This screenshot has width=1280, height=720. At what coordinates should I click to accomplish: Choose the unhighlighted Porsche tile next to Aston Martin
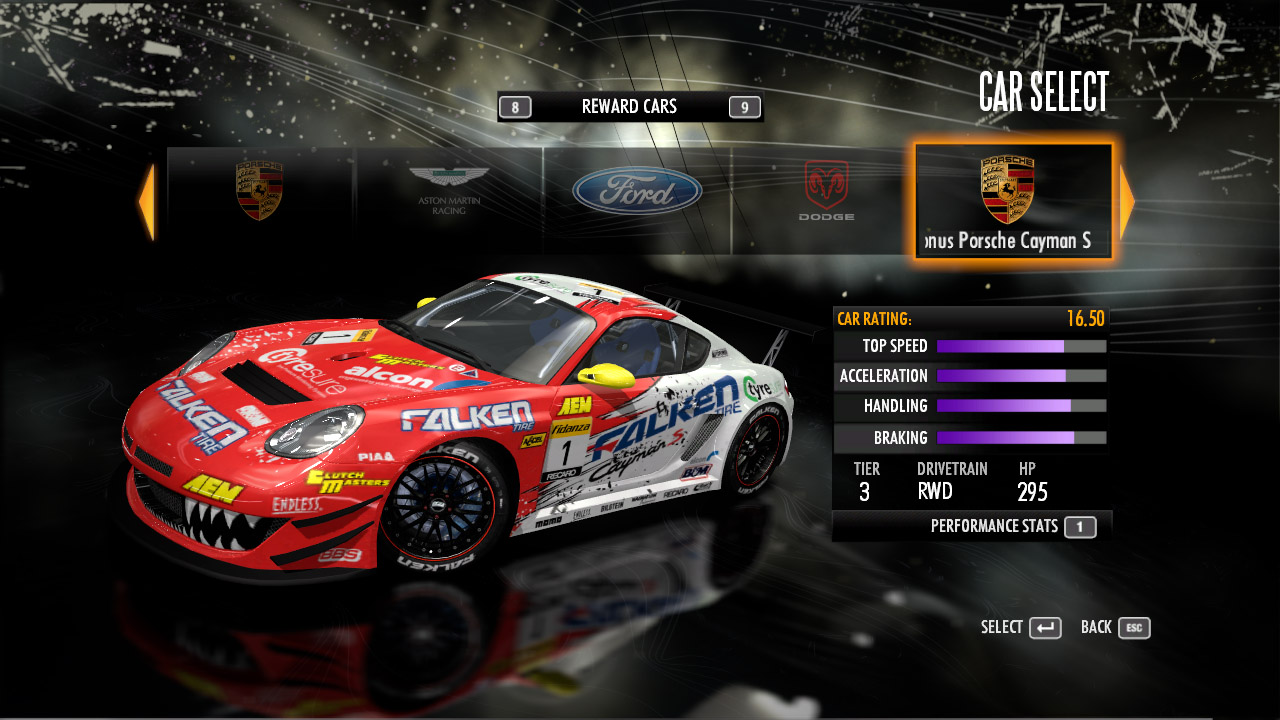pyautogui.click(x=260, y=200)
